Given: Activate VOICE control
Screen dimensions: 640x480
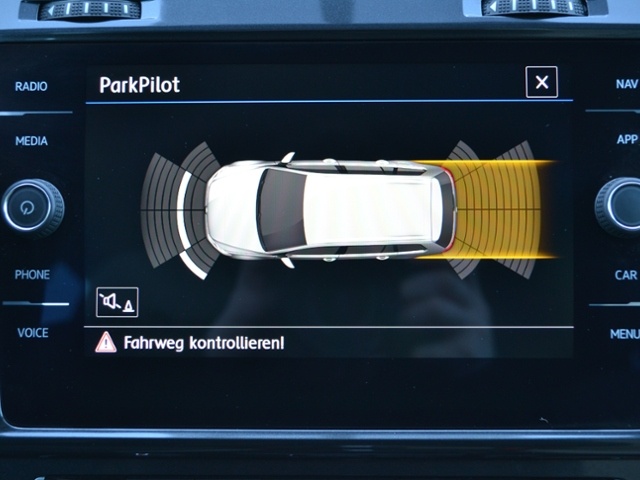Looking at the screenshot, I should 32,333.
